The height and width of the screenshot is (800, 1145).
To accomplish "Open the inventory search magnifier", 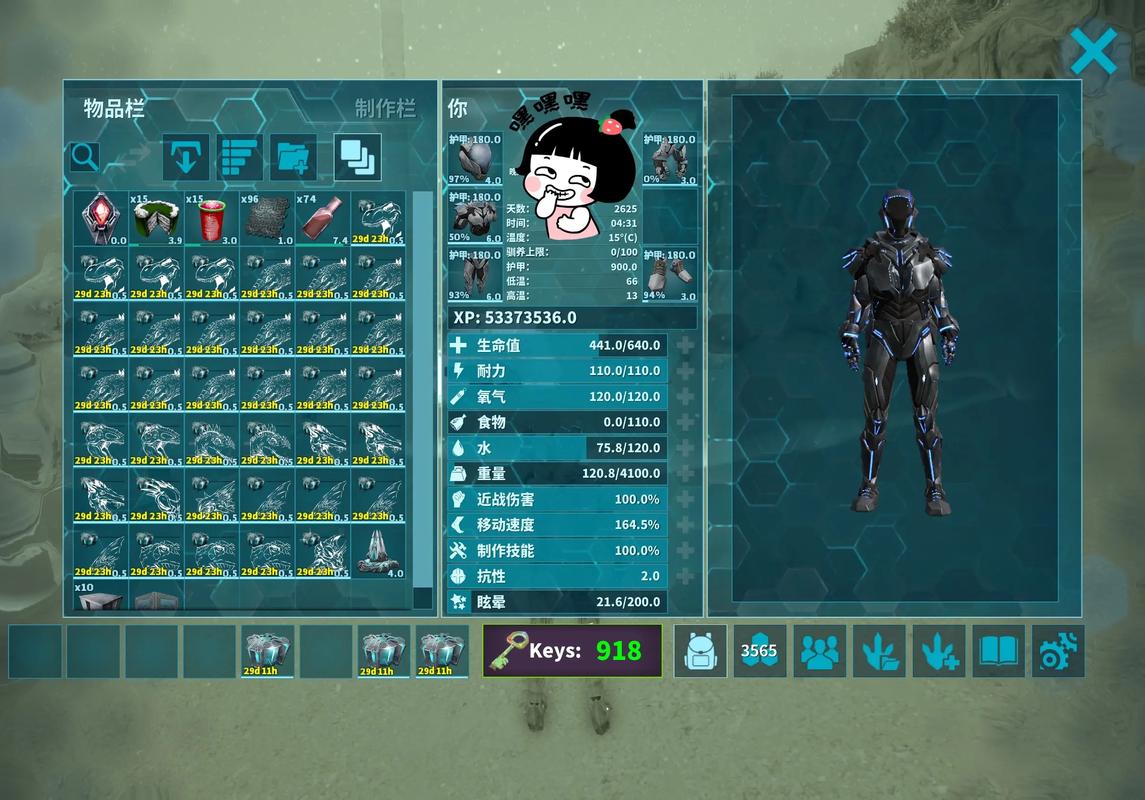I will click(85, 156).
